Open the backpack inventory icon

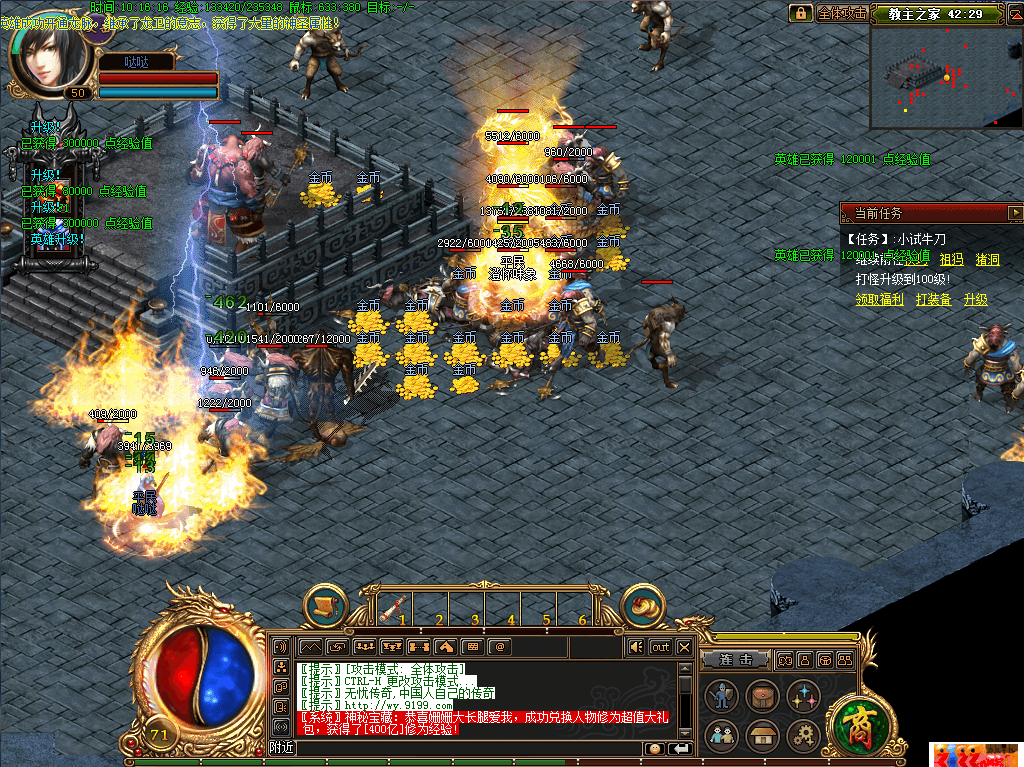pos(763,695)
